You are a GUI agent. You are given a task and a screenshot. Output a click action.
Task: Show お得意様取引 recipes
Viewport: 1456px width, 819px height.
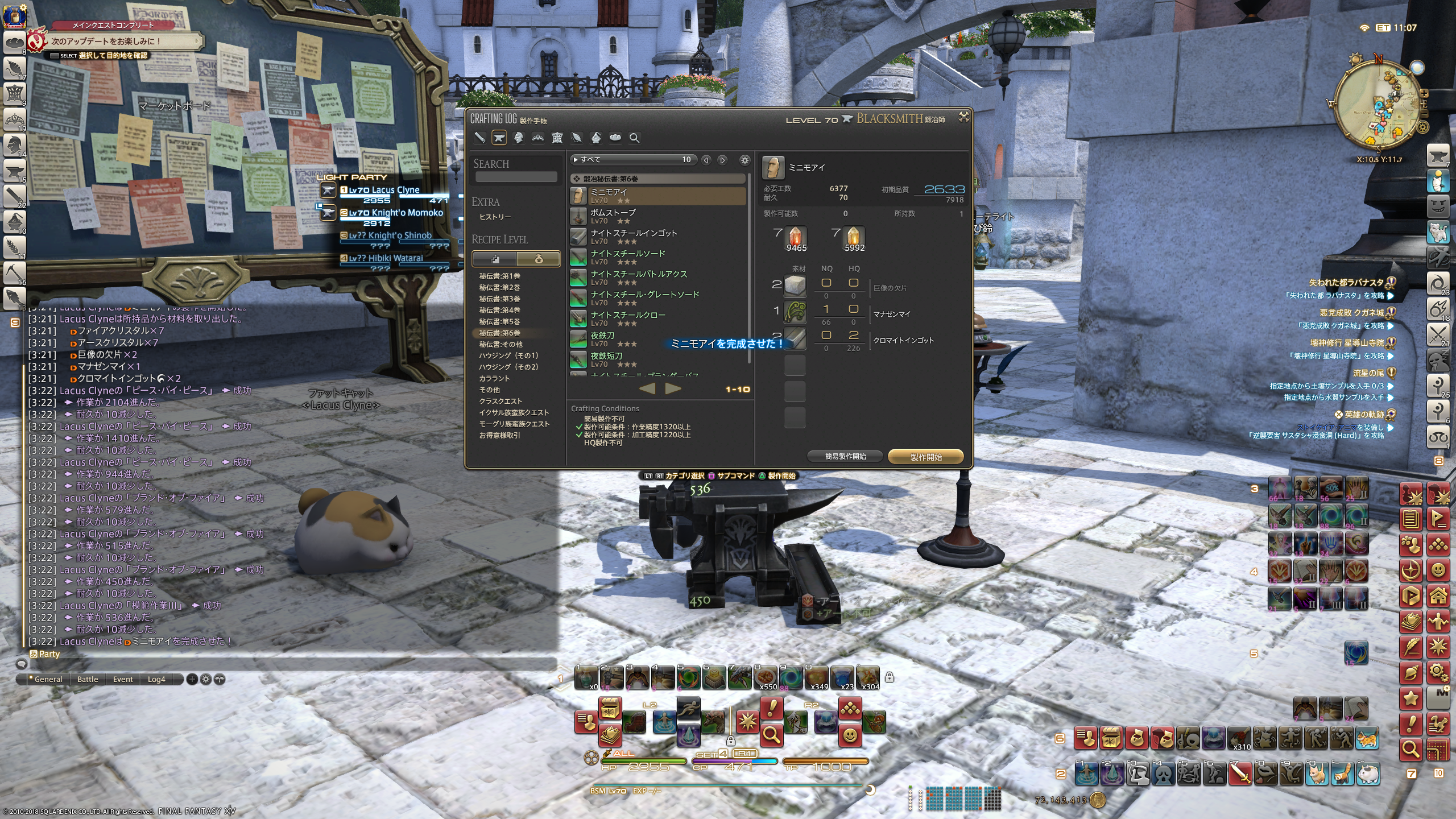point(499,435)
